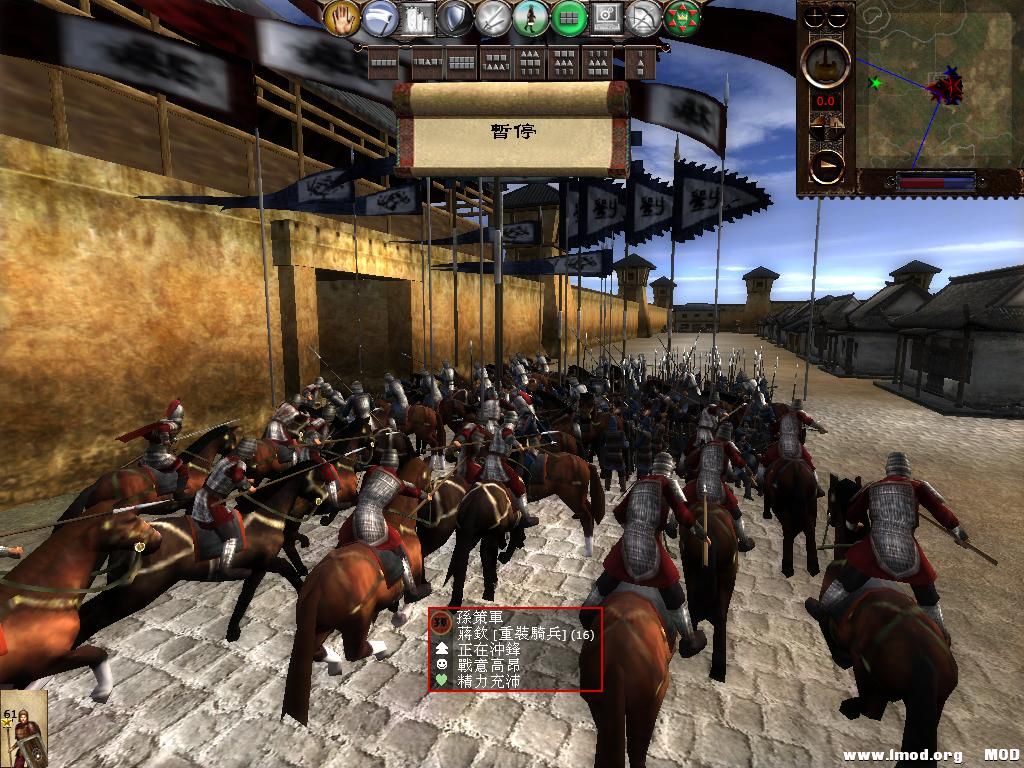The height and width of the screenshot is (768, 1024).
Task: Zoom in the minimap with plus button
Action: click(816, 17)
